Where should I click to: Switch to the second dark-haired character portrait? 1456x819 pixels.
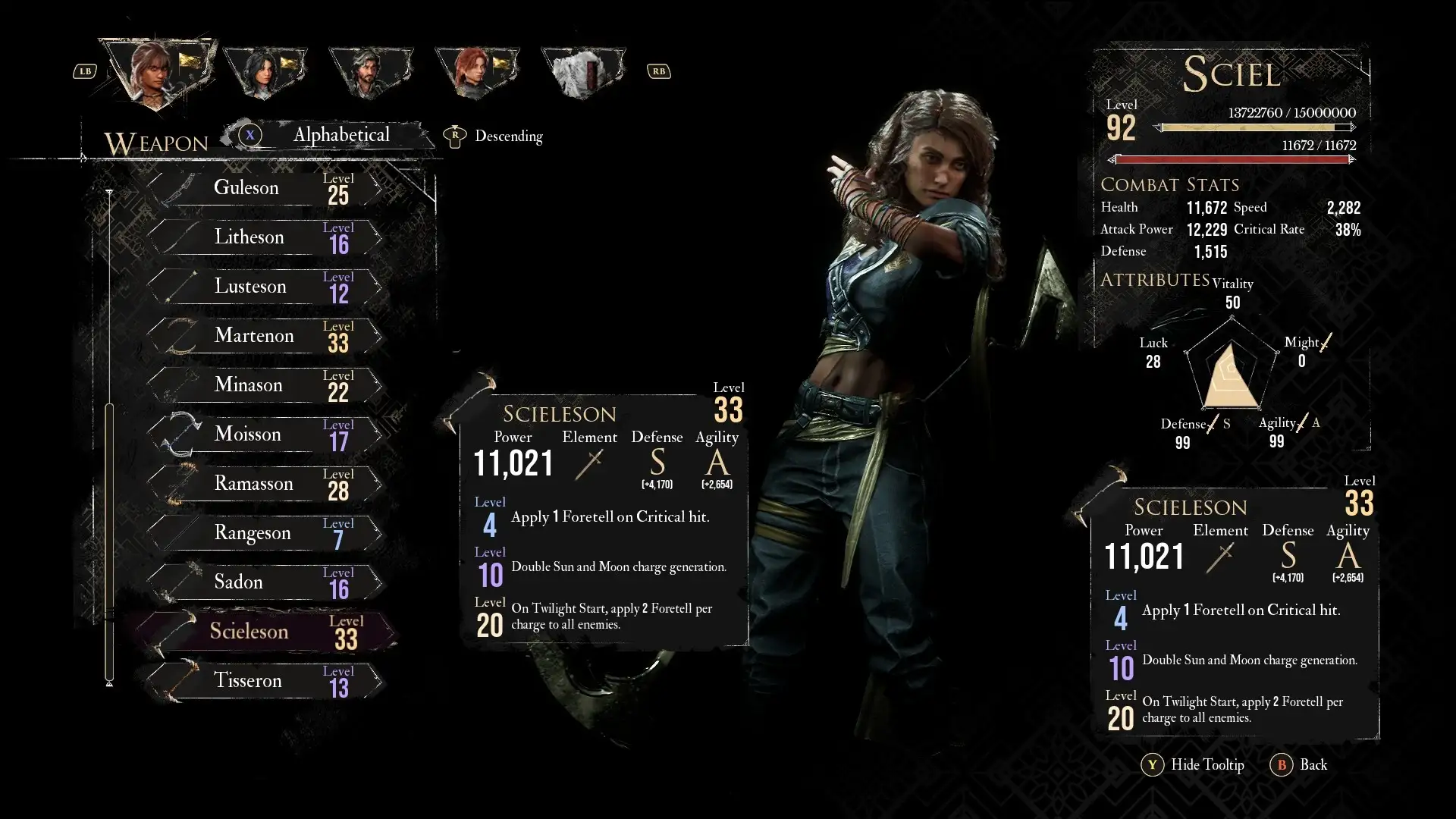coord(265,73)
